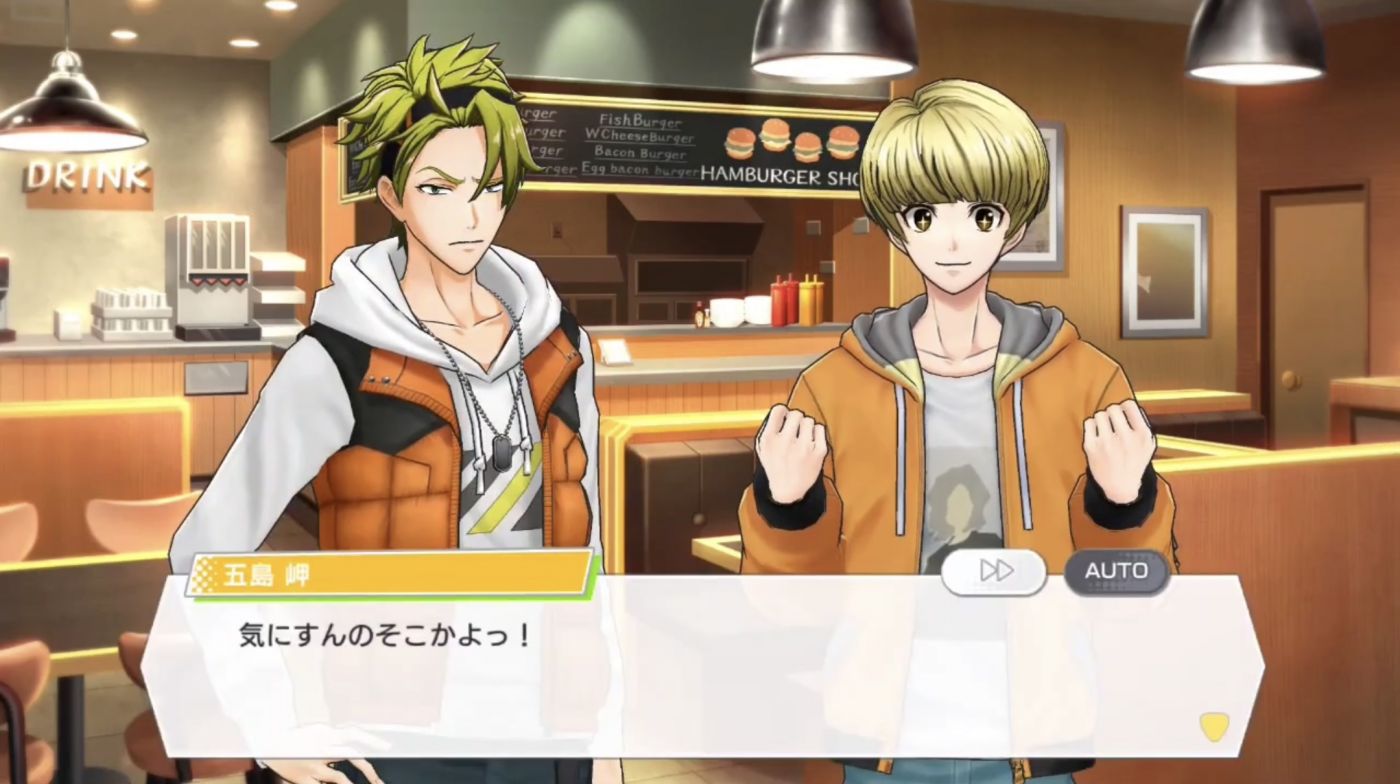Toggle the AUTO dialogue button
This screenshot has width=1400, height=784.
pos(1116,571)
